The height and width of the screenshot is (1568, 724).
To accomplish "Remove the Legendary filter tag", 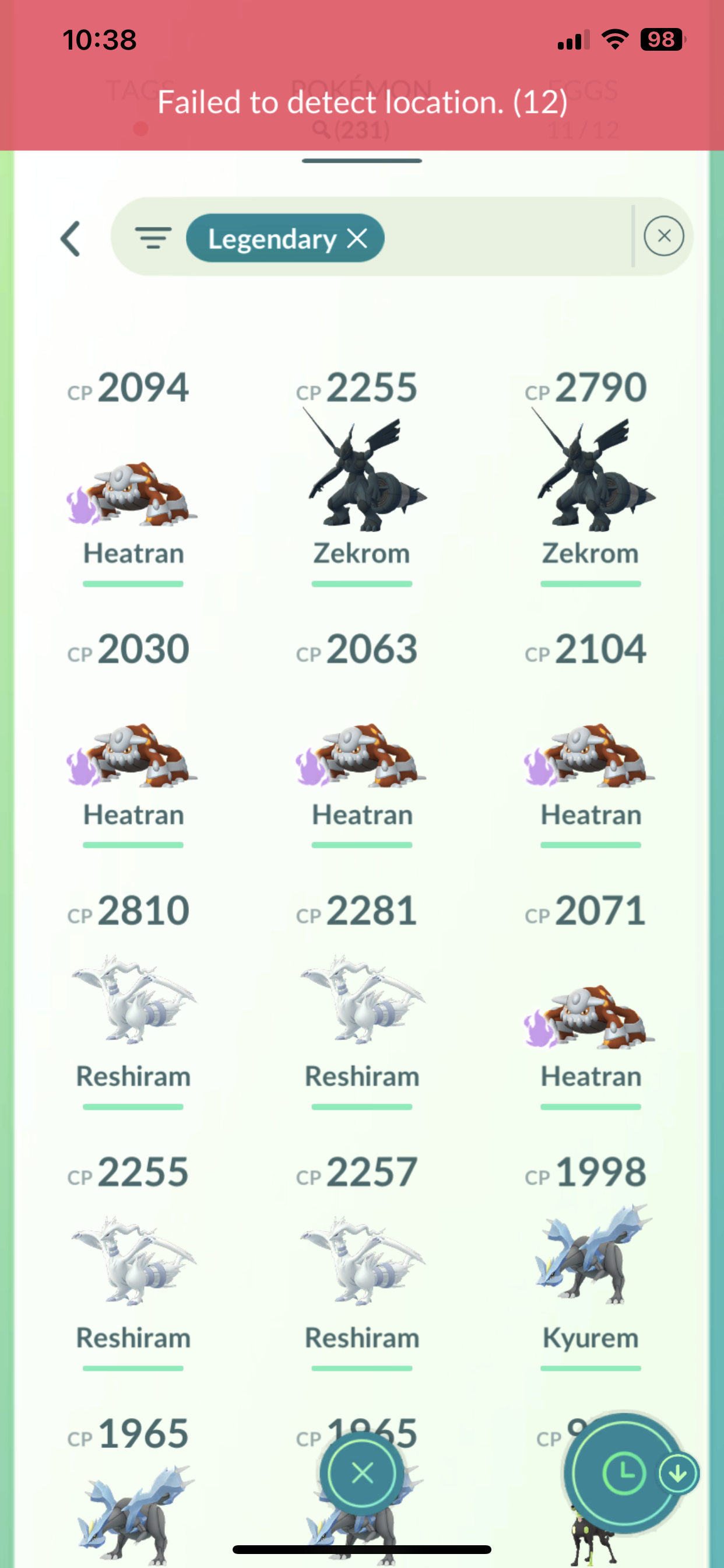I will (x=357, y=239).
